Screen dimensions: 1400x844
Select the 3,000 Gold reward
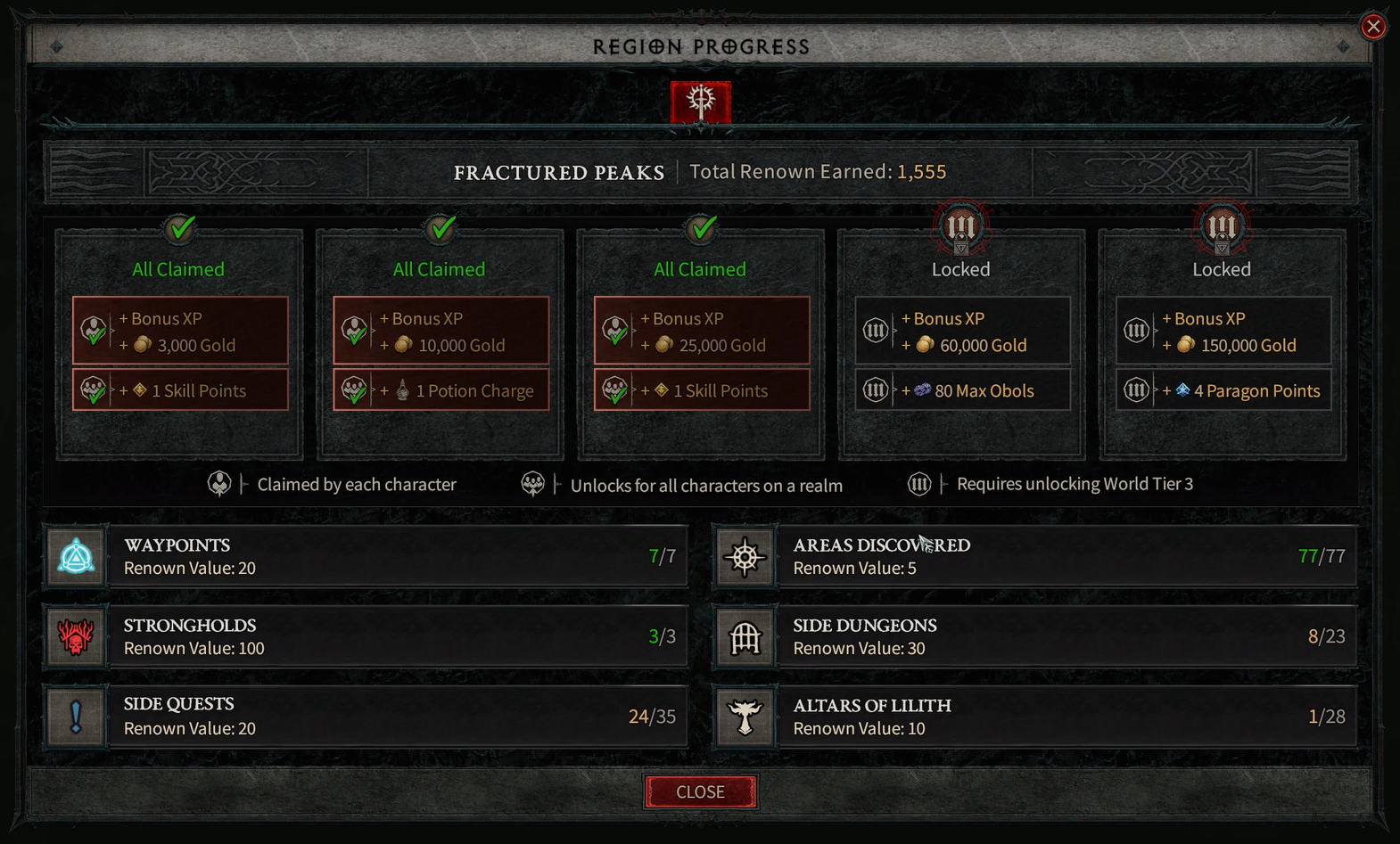pos(180,332)
